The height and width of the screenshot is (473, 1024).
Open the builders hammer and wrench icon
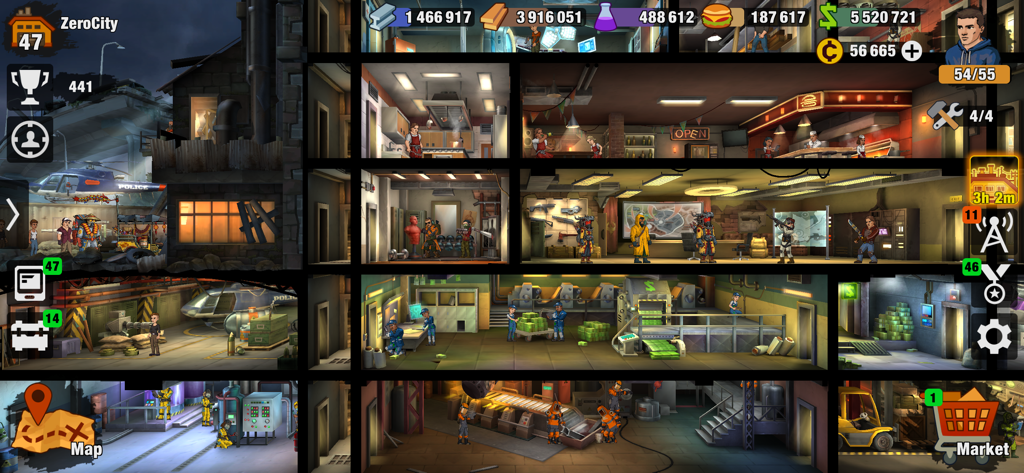coord(945,115)
